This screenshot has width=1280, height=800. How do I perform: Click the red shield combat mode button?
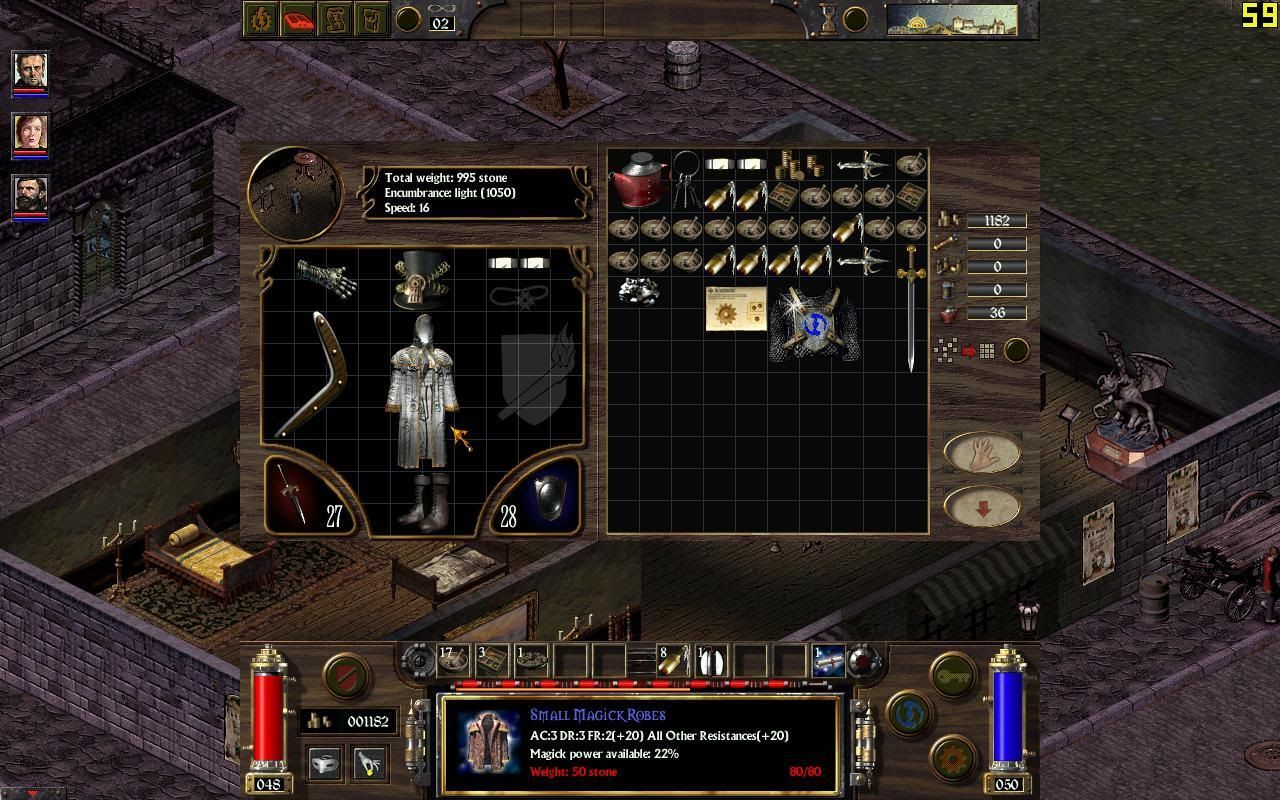click(x=345, y=675)
